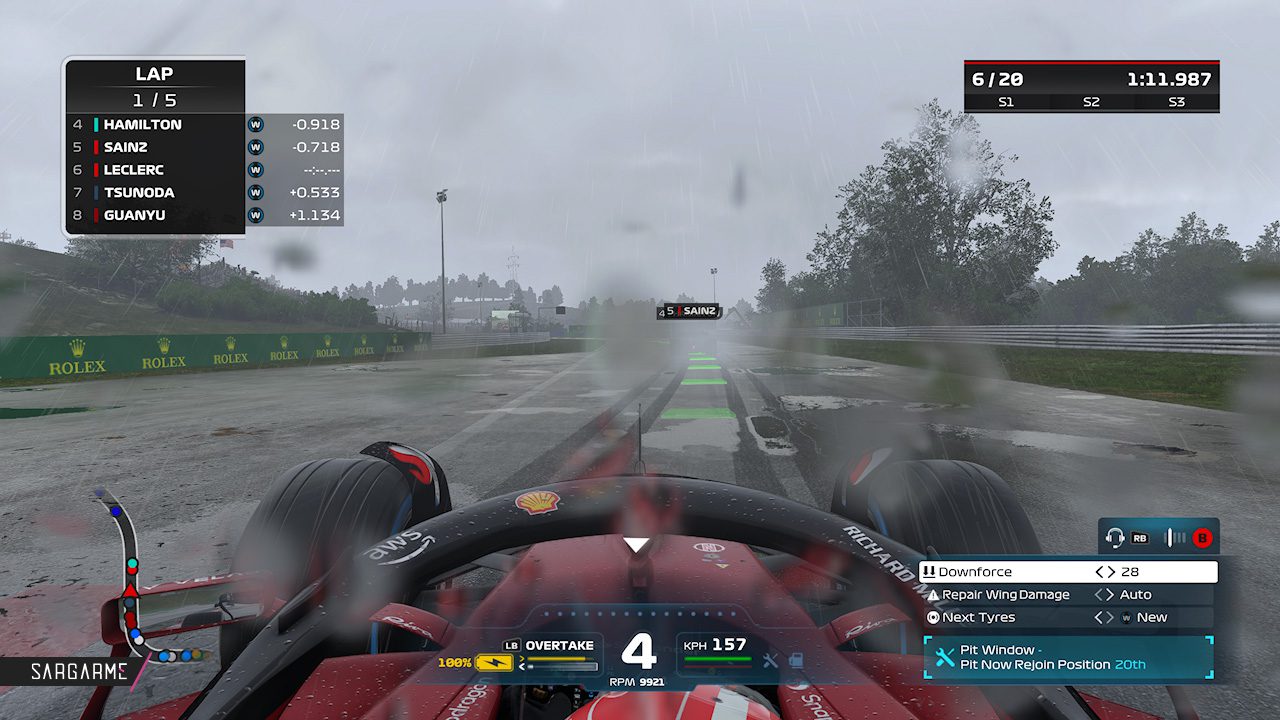Click the Overtake ERS battery icon
Screen dimensions: 1280x720
click(493, 662)
